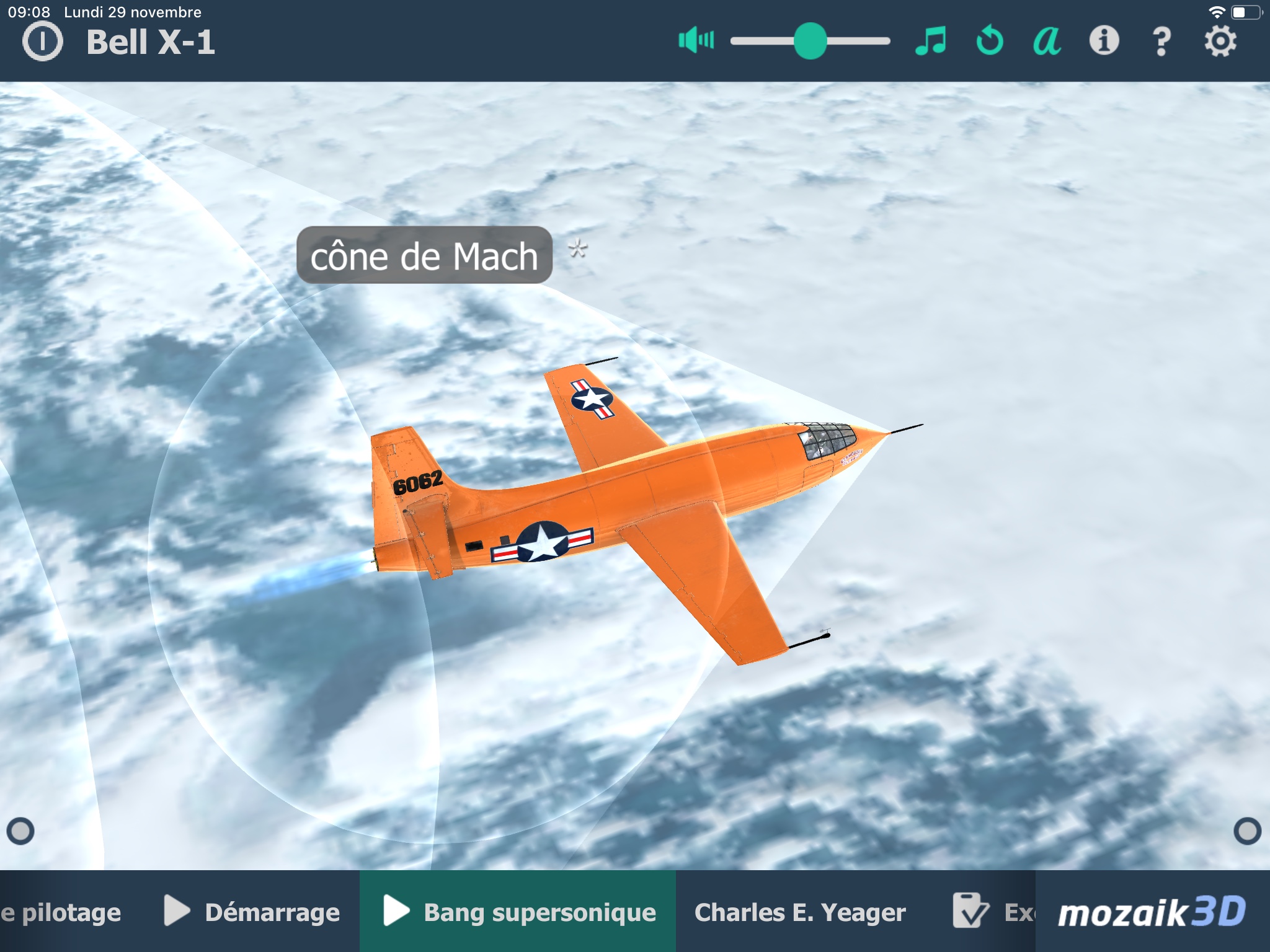Open the settings gear
1270x952 pixels.
[1220, 42]
